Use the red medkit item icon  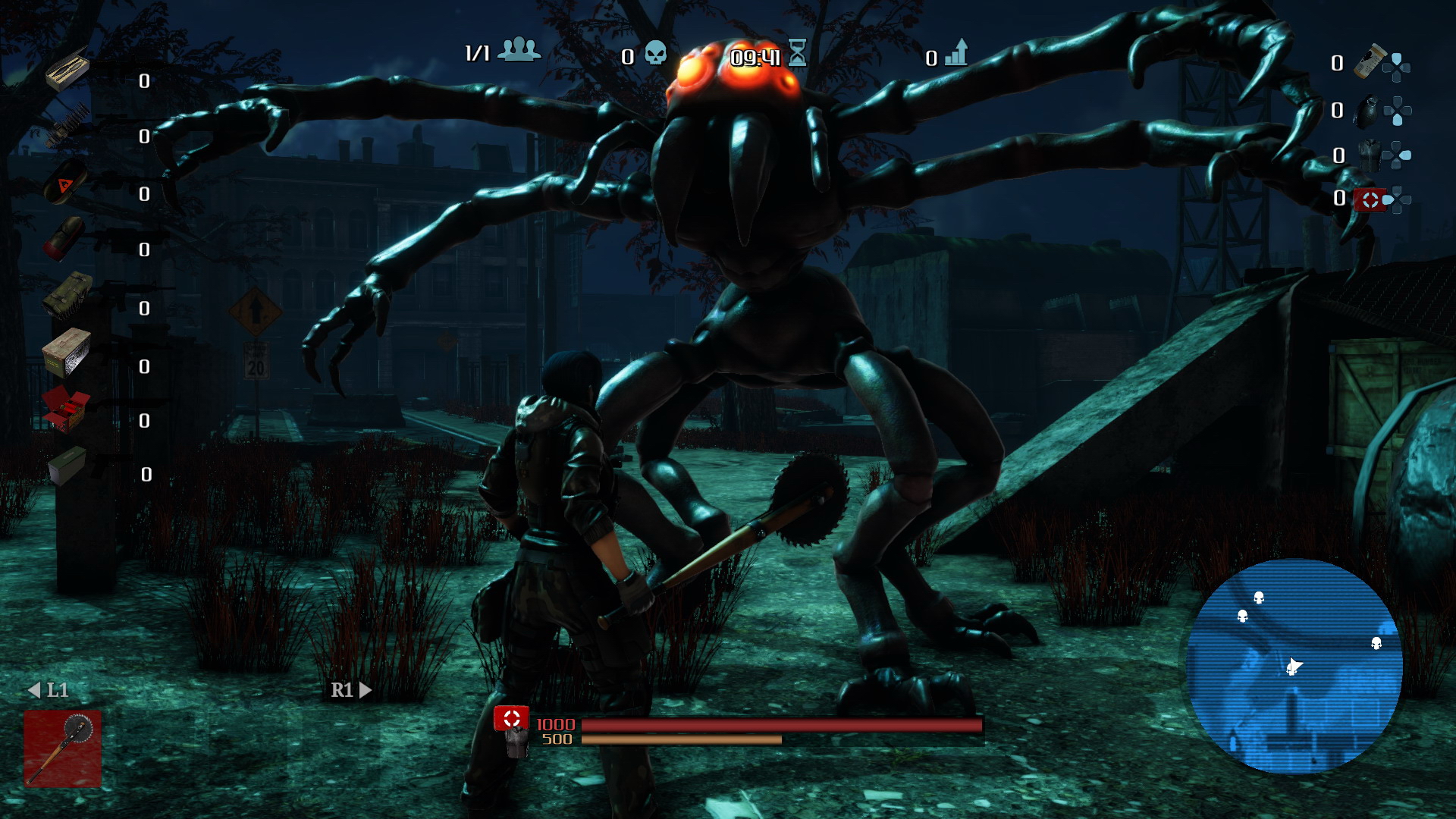[x=1370, y=199]
